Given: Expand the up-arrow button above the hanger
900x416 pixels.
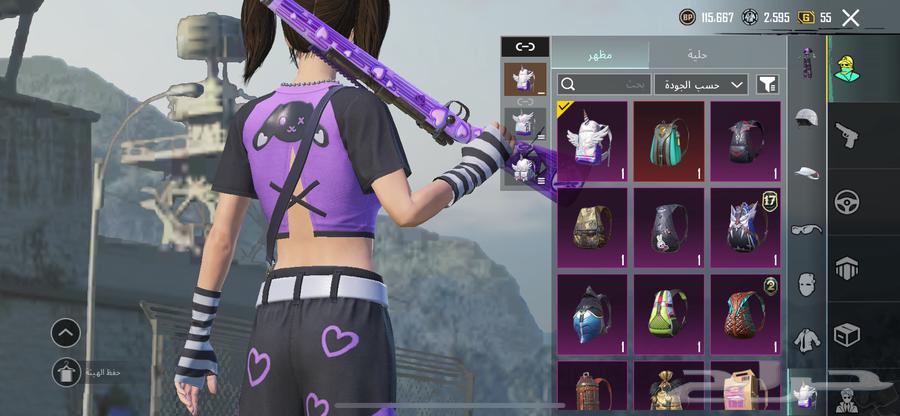Looking at the screenshot, I should (66, 332).
